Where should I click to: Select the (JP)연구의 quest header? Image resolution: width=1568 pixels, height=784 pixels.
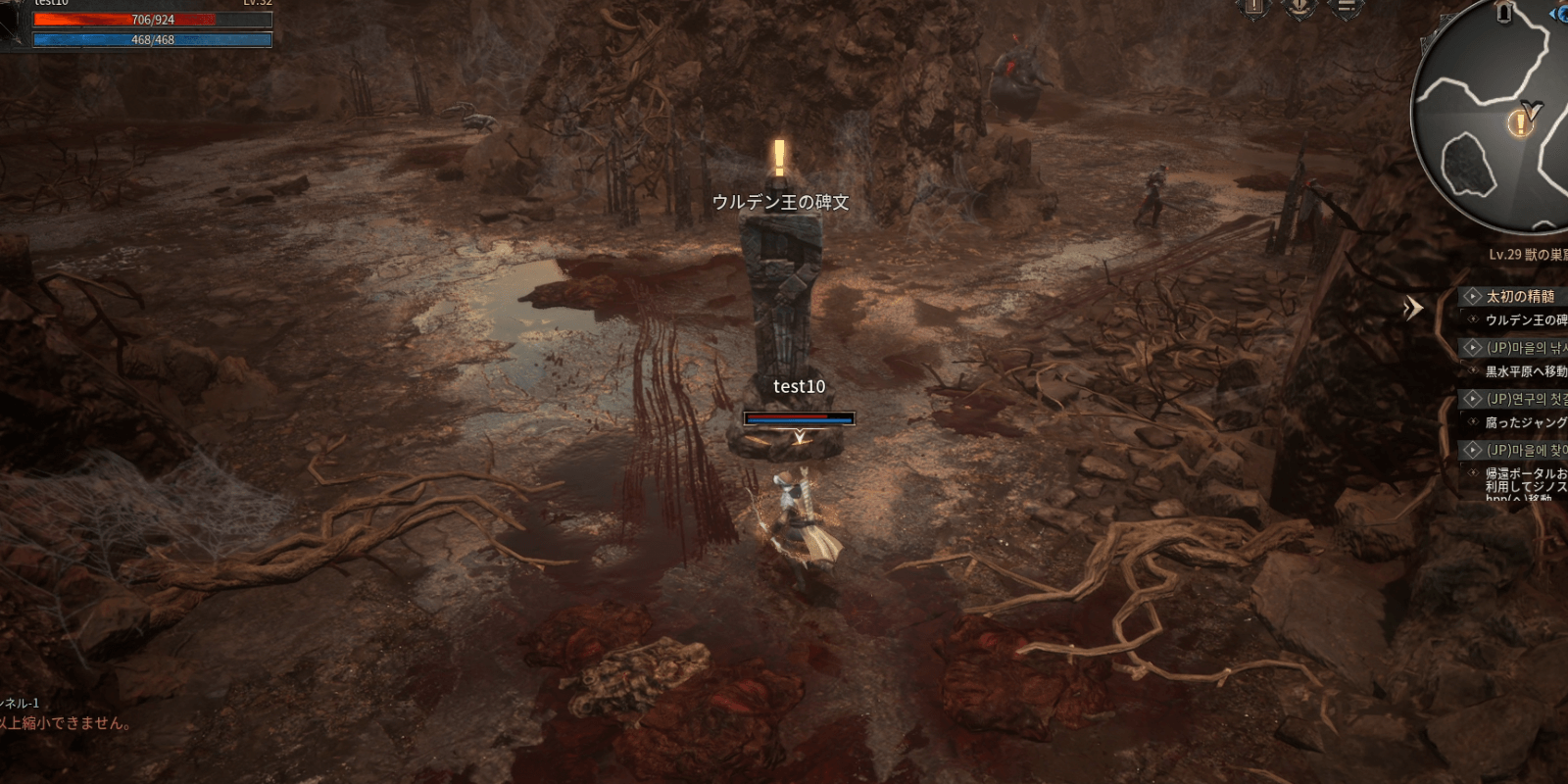(x=1526, y=399)
